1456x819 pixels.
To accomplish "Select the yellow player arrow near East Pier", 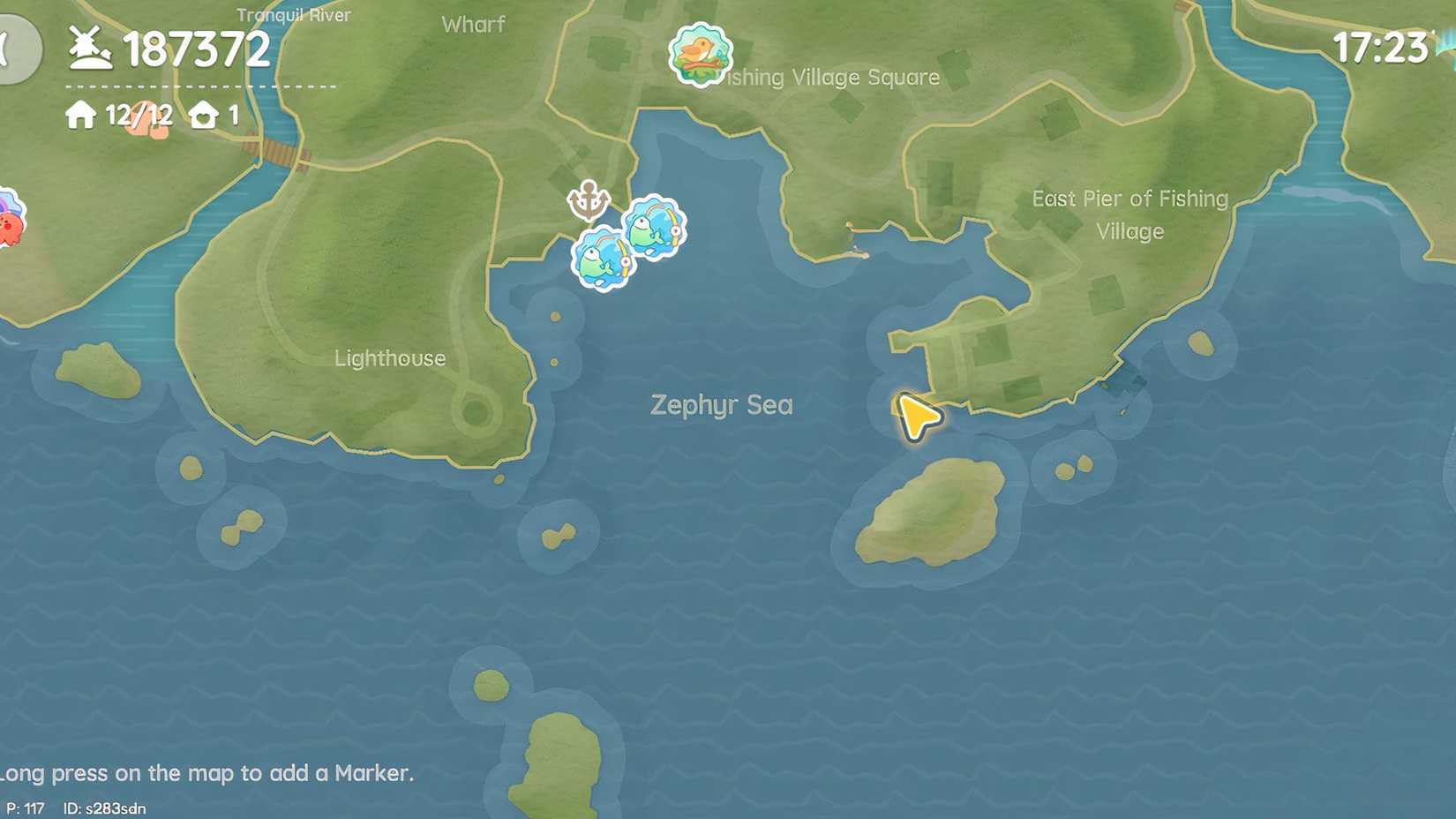I will click(x=915, y=415).
